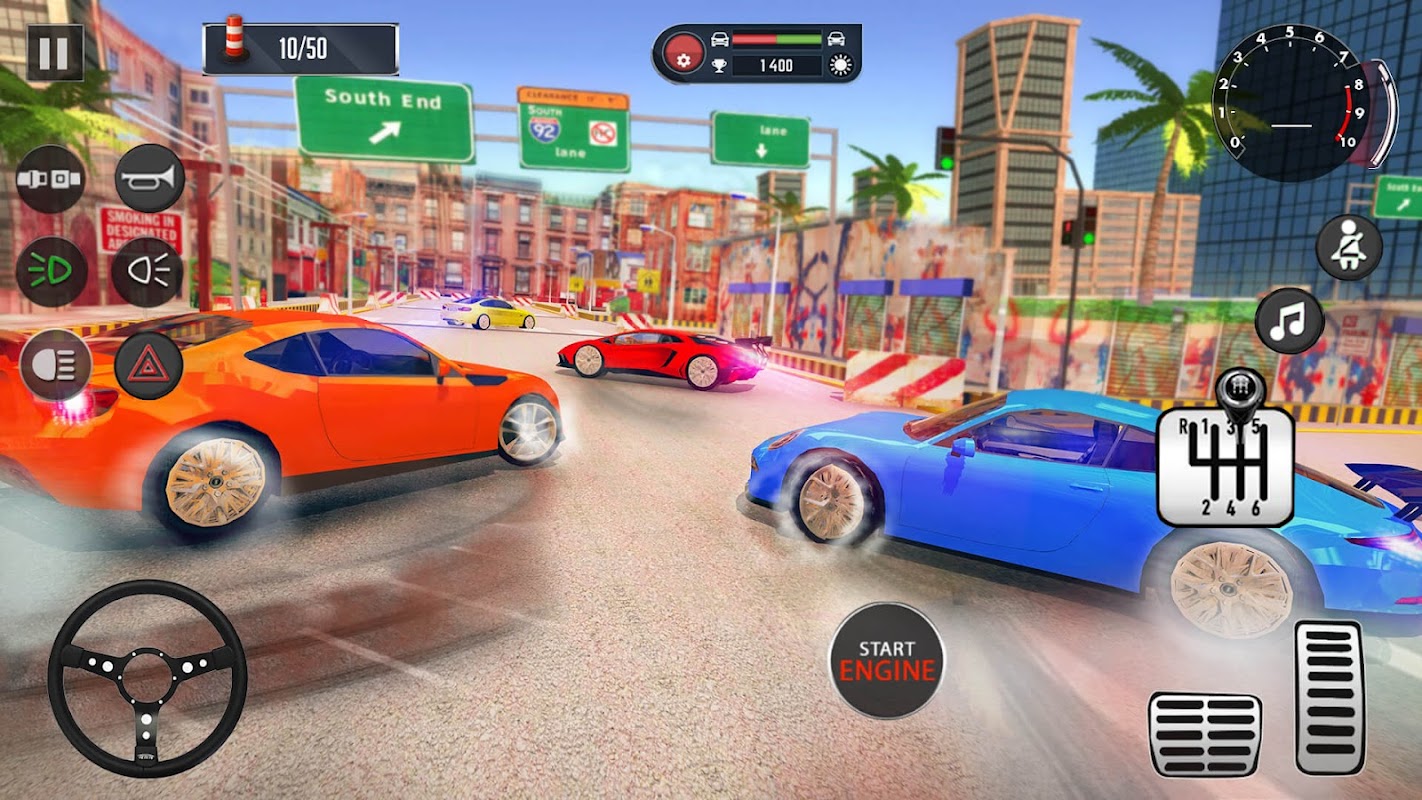Screen dimensions: 1422x800
Task: Click the START ENGINE button
Action: (886, 660)
